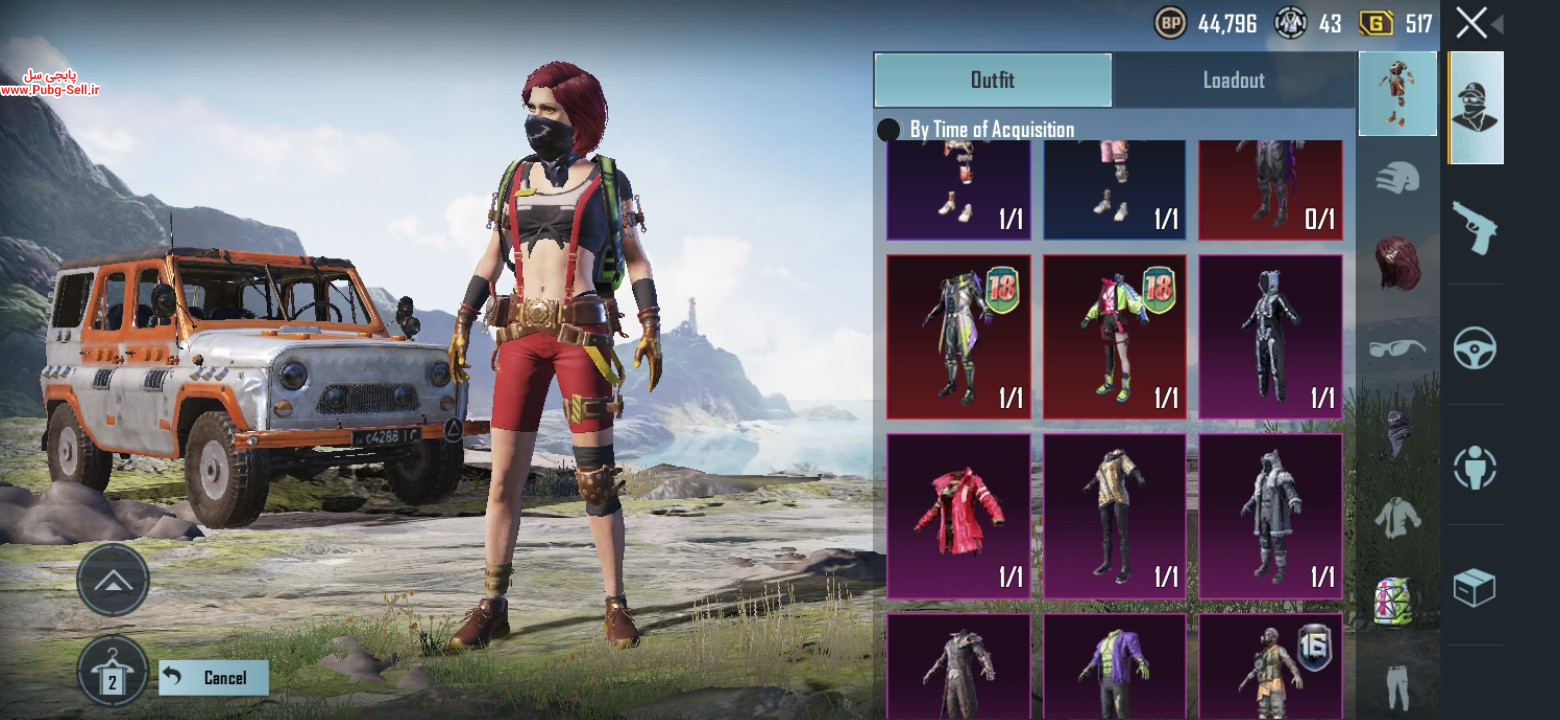1560x720 pixels.
Task: Open the crate box section
Action: [1475, 587]
